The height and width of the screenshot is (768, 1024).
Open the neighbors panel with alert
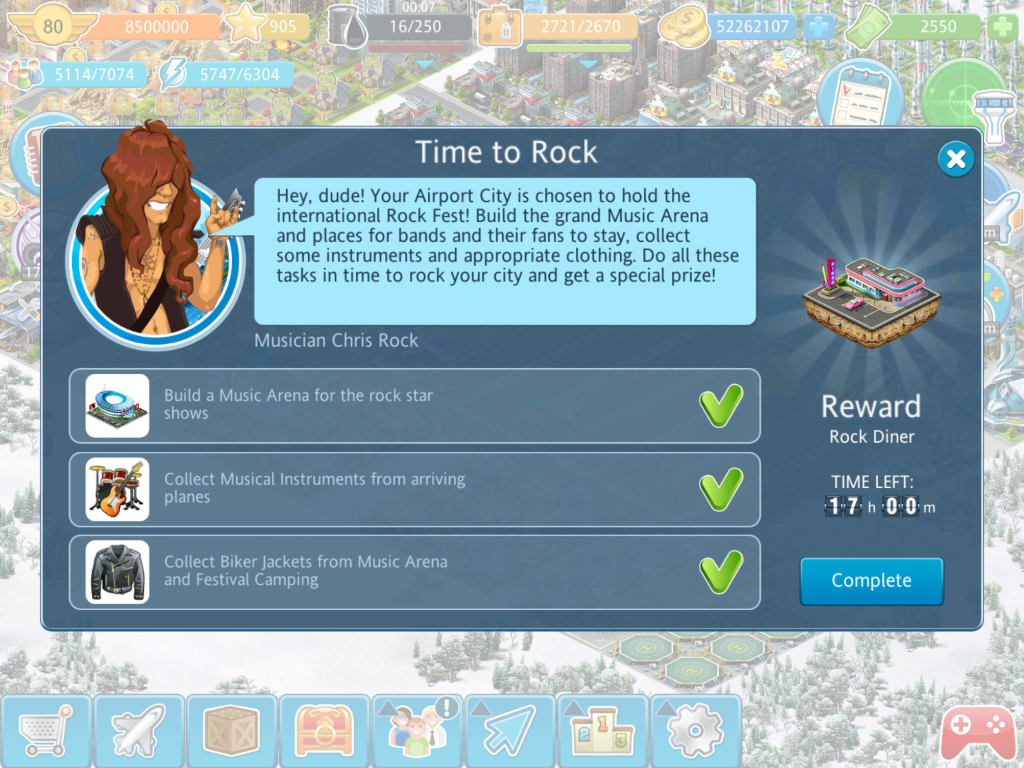(x=416, y=733)
